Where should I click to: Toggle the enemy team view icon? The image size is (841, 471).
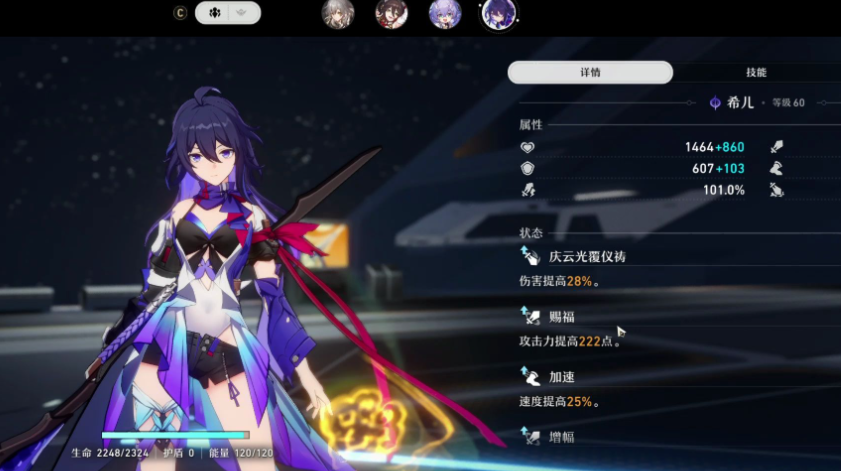pyautogui.click(x=245, y=13)
